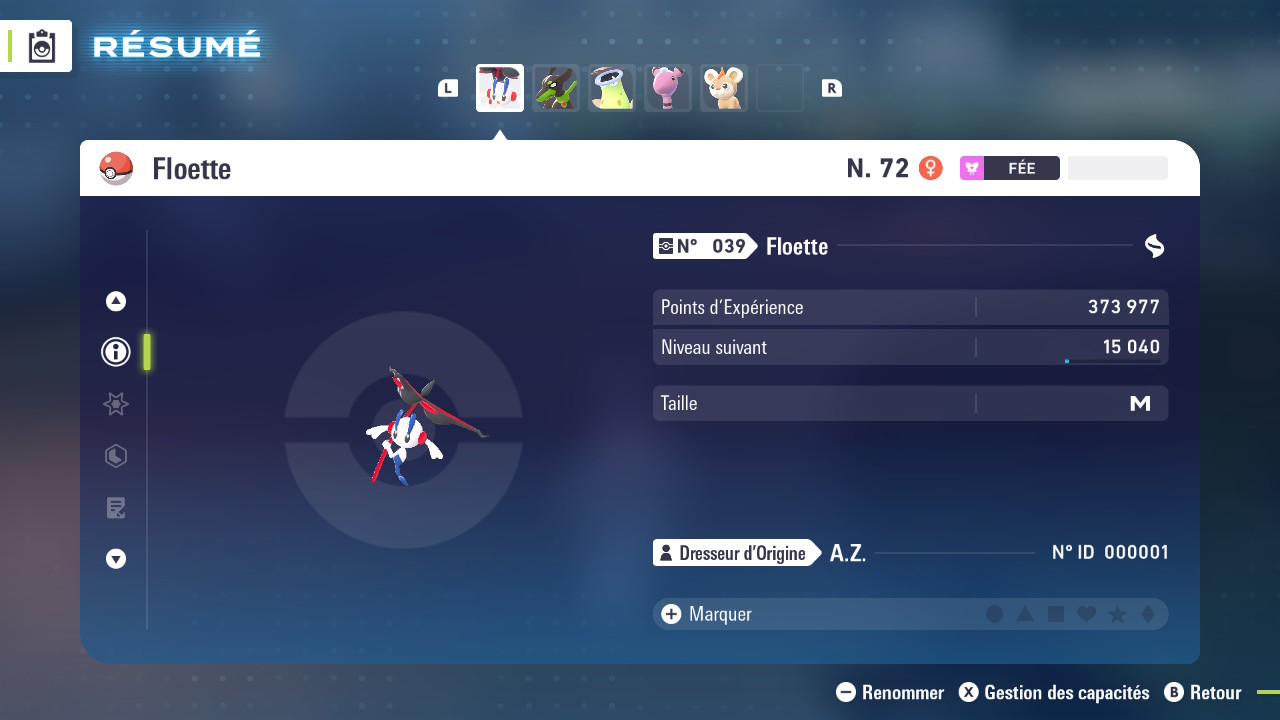Select the Floette party thumbnail
This screenshot has width=1280, height=720.
pyautogui.click(x=500, y=88)
